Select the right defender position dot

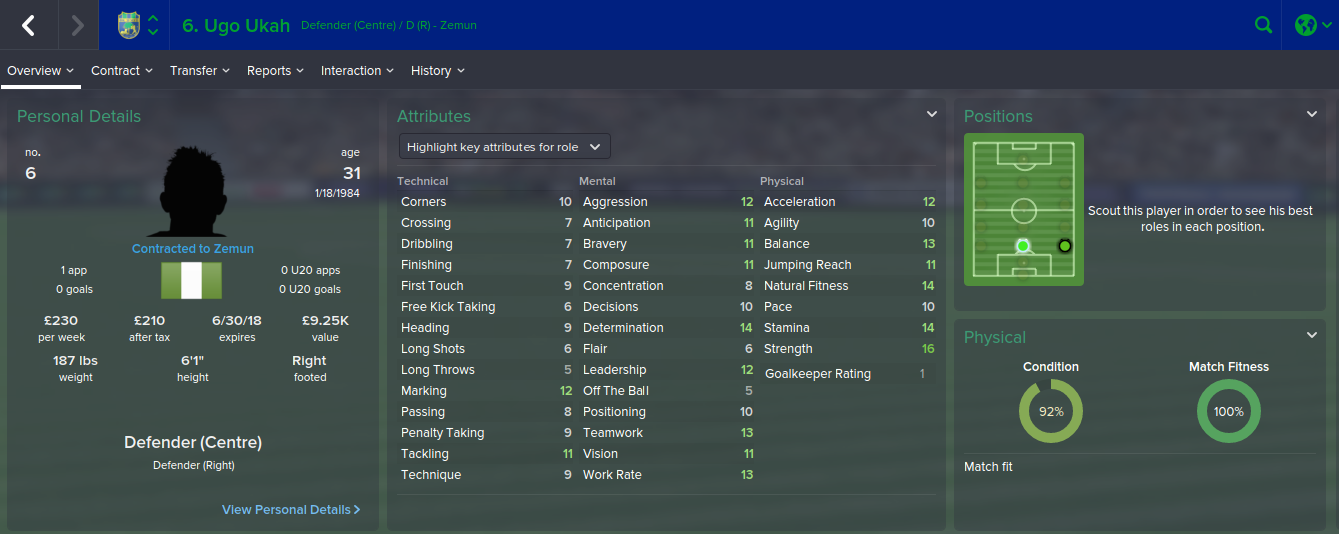click(x=1064, y=245)
